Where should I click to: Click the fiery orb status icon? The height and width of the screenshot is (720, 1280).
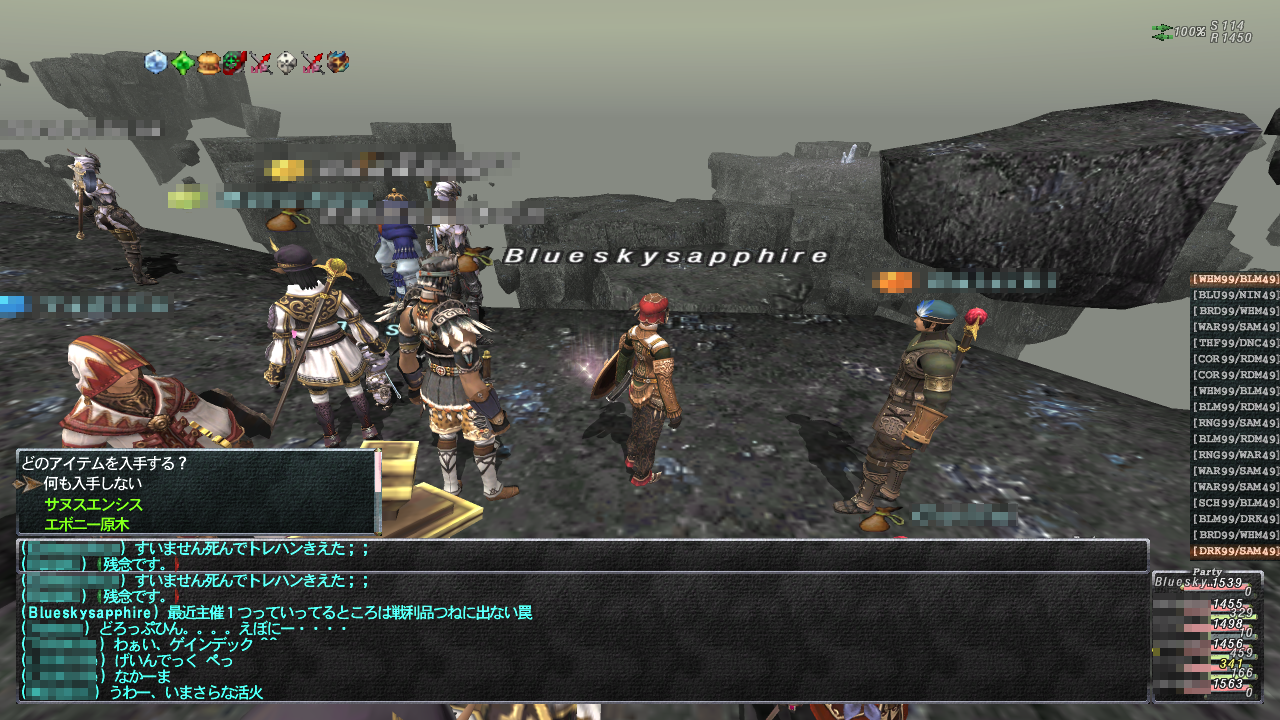pyautogui.click(x=338, y=63)
